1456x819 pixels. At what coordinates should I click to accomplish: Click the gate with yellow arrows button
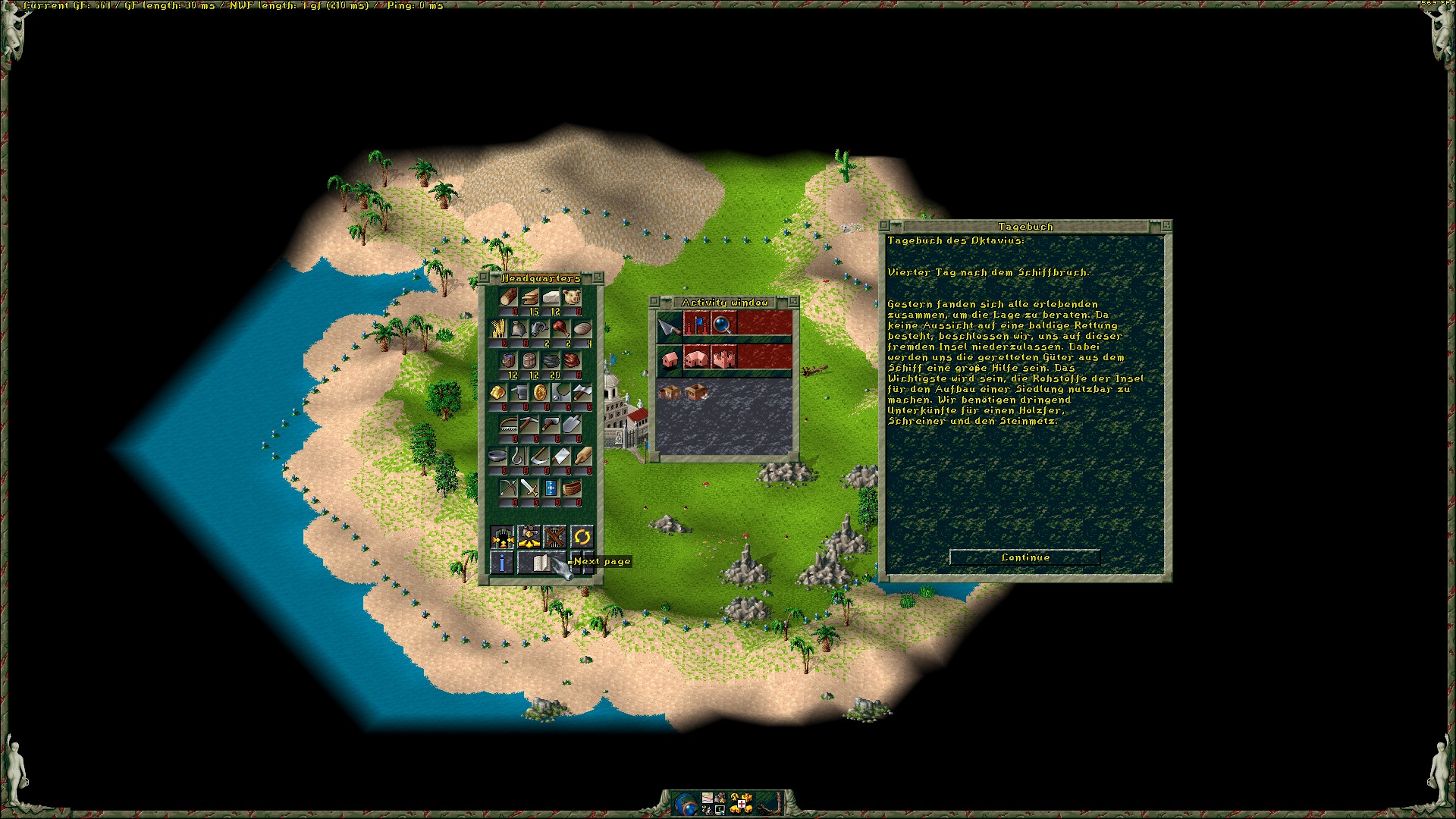tap(502, 537)
